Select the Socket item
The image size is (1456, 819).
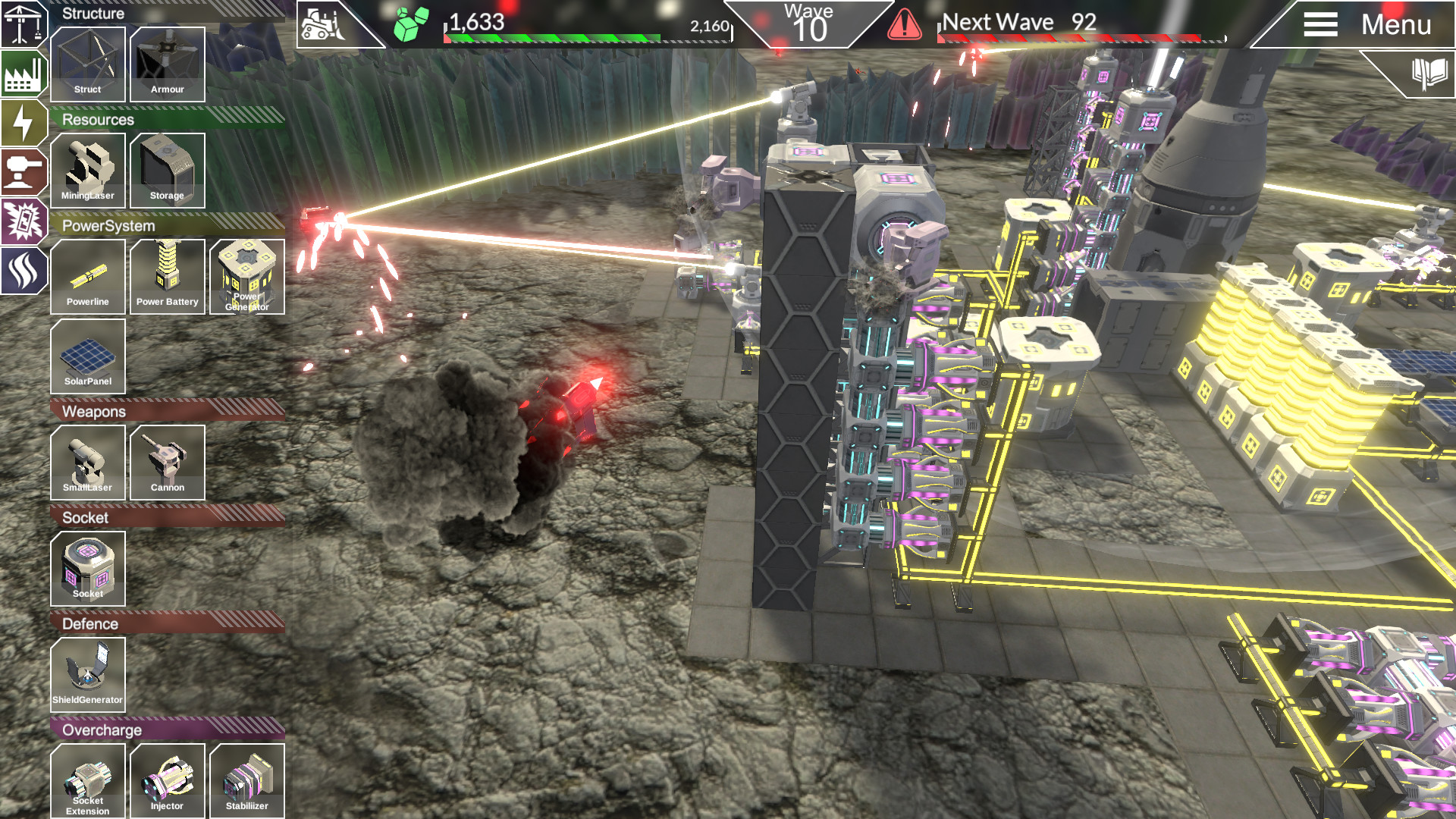(88, 569)
